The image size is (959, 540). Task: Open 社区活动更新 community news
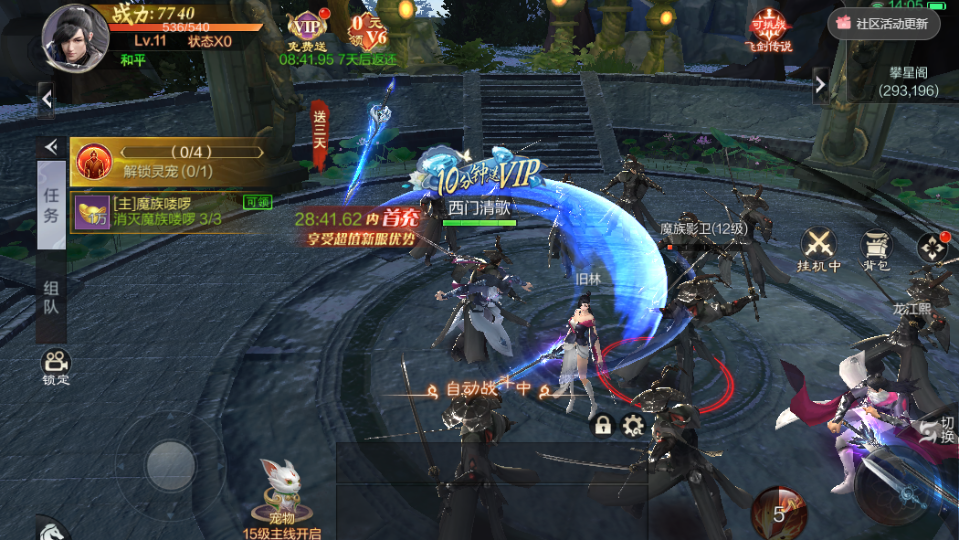click(x=884, y=23)
